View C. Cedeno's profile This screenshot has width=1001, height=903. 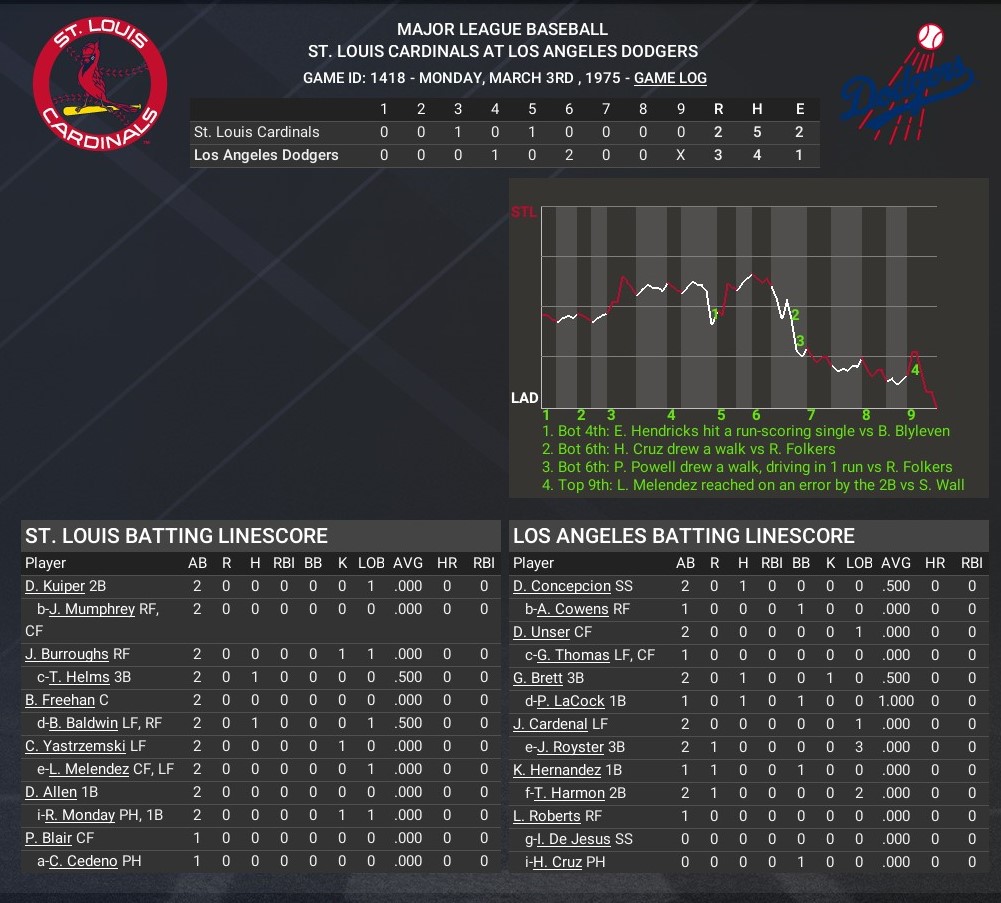84,861
